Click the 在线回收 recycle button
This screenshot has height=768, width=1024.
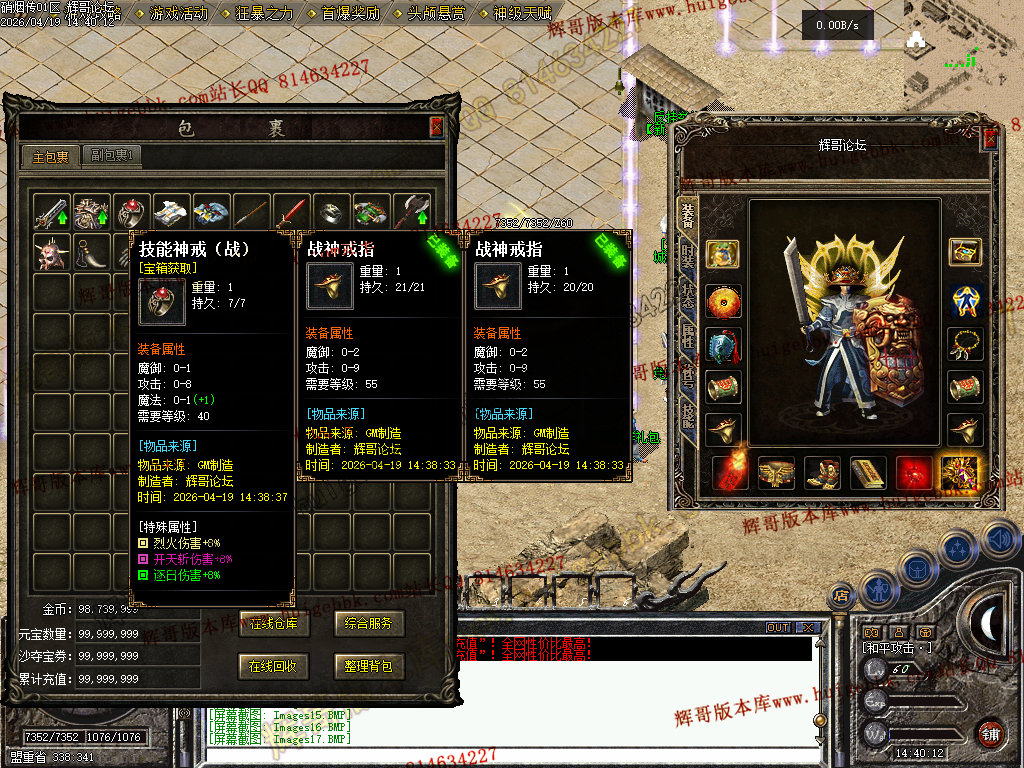[274, 665]
